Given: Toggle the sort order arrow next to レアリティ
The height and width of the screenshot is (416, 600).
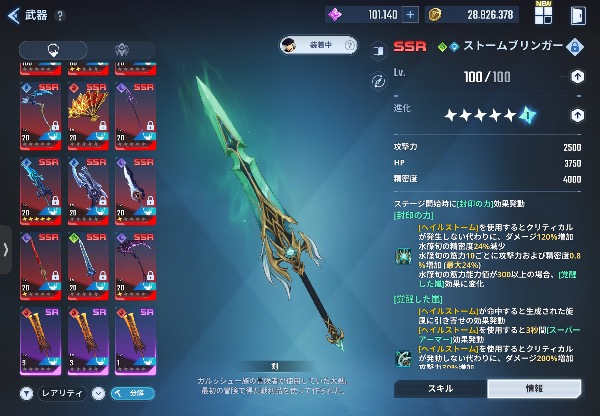Looking at the screenshot, I should coord(98,393).
